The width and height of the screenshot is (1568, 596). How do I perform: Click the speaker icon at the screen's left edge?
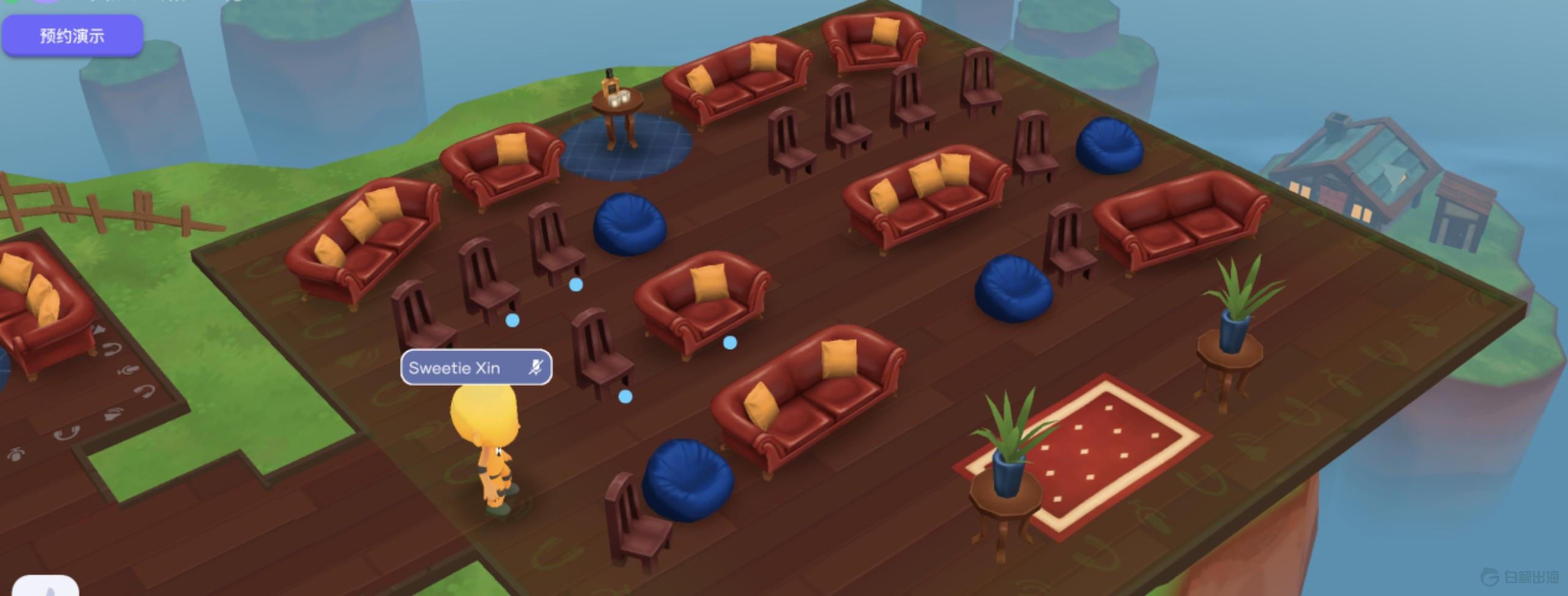99,330
